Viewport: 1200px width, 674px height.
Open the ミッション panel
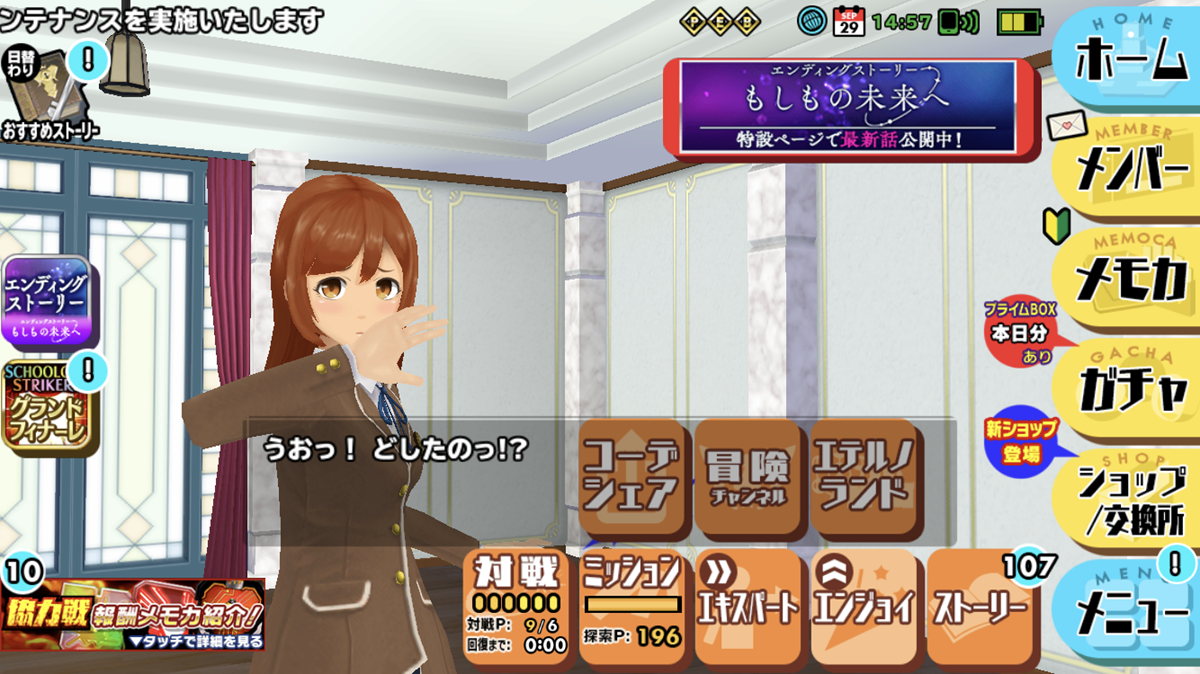[632, 605]
